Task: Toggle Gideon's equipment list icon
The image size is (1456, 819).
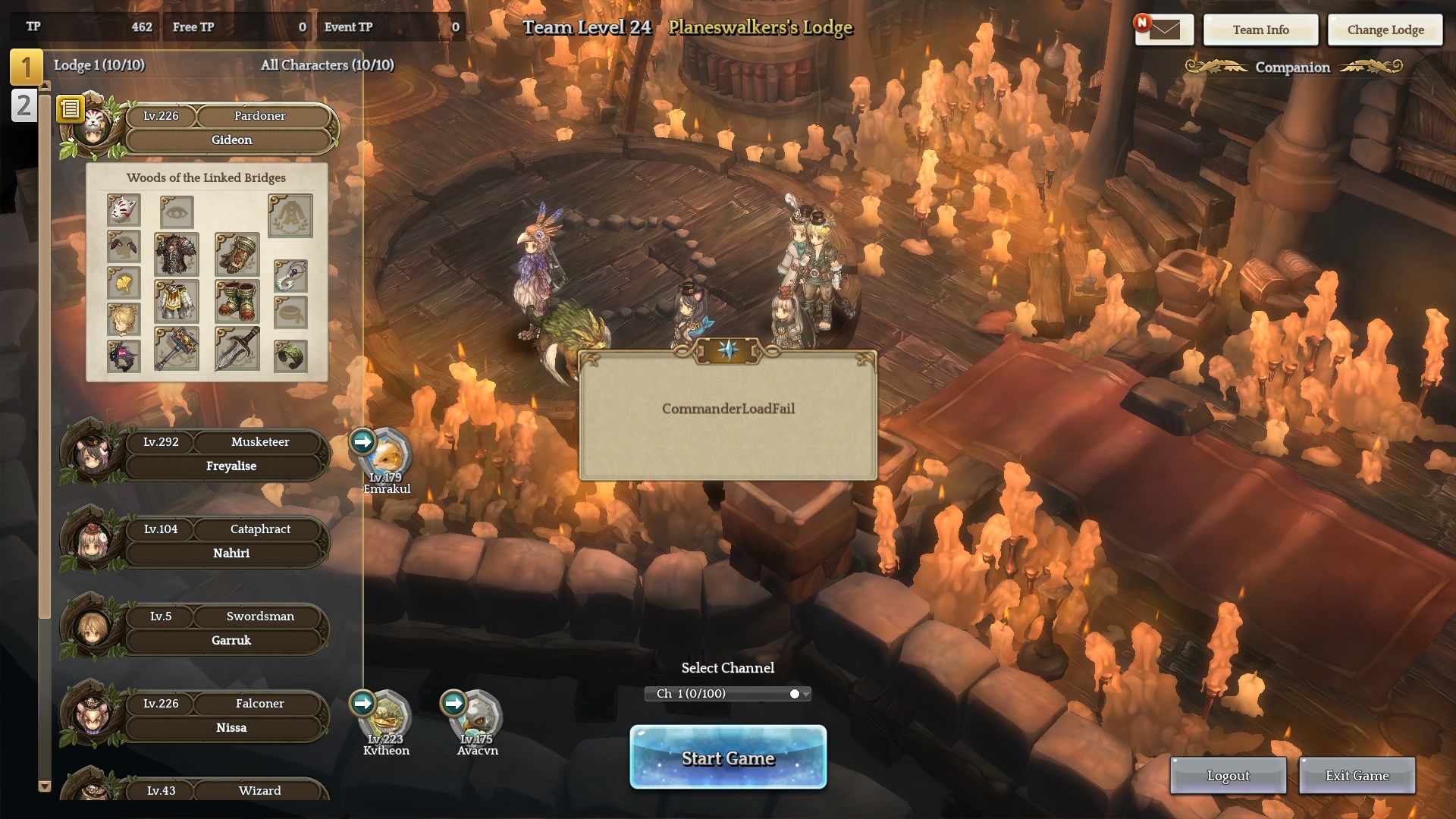Action: tap(71, 109)
